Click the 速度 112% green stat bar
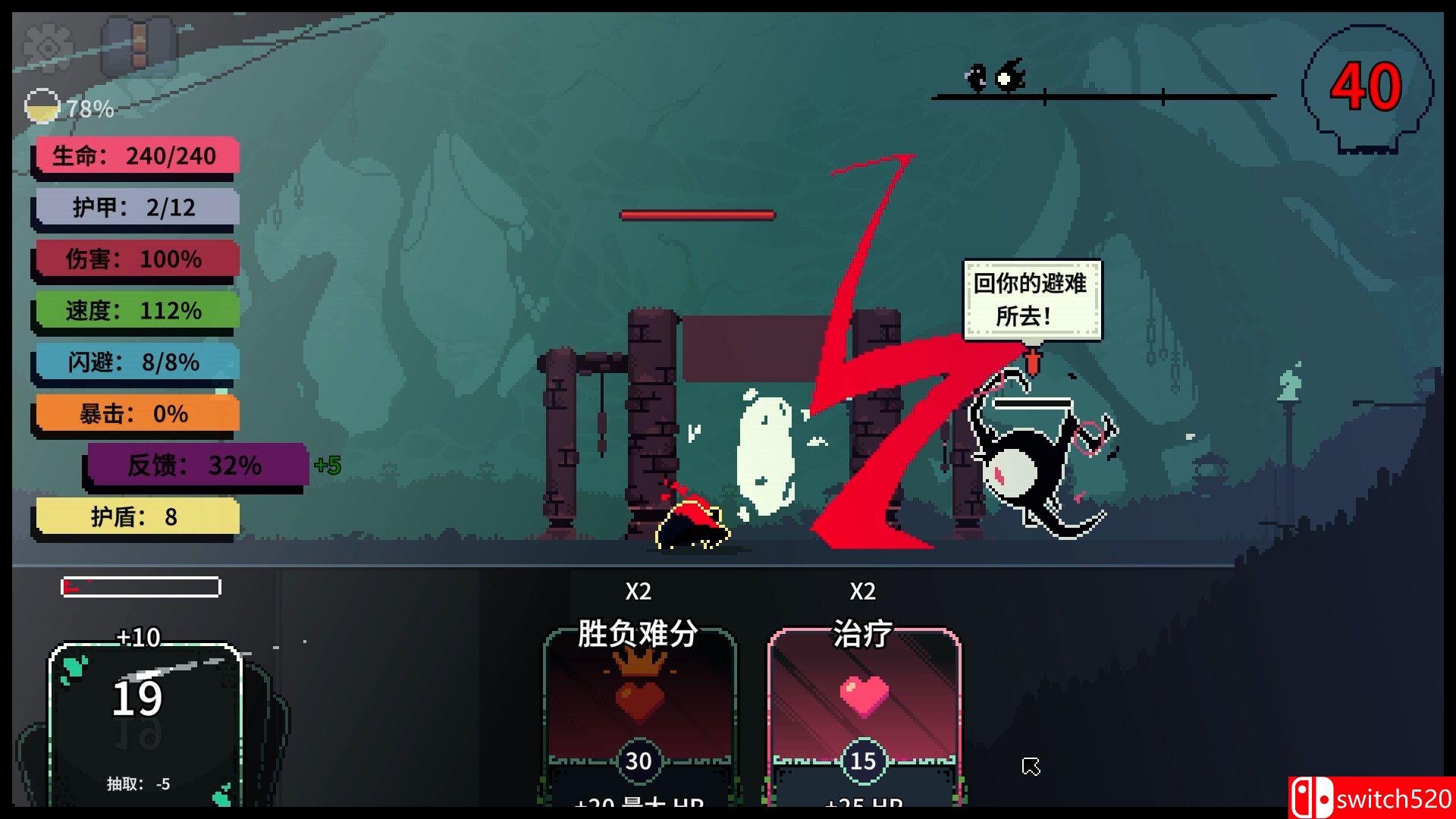Viewport: 1456px width, 819px height. [135, 310]
